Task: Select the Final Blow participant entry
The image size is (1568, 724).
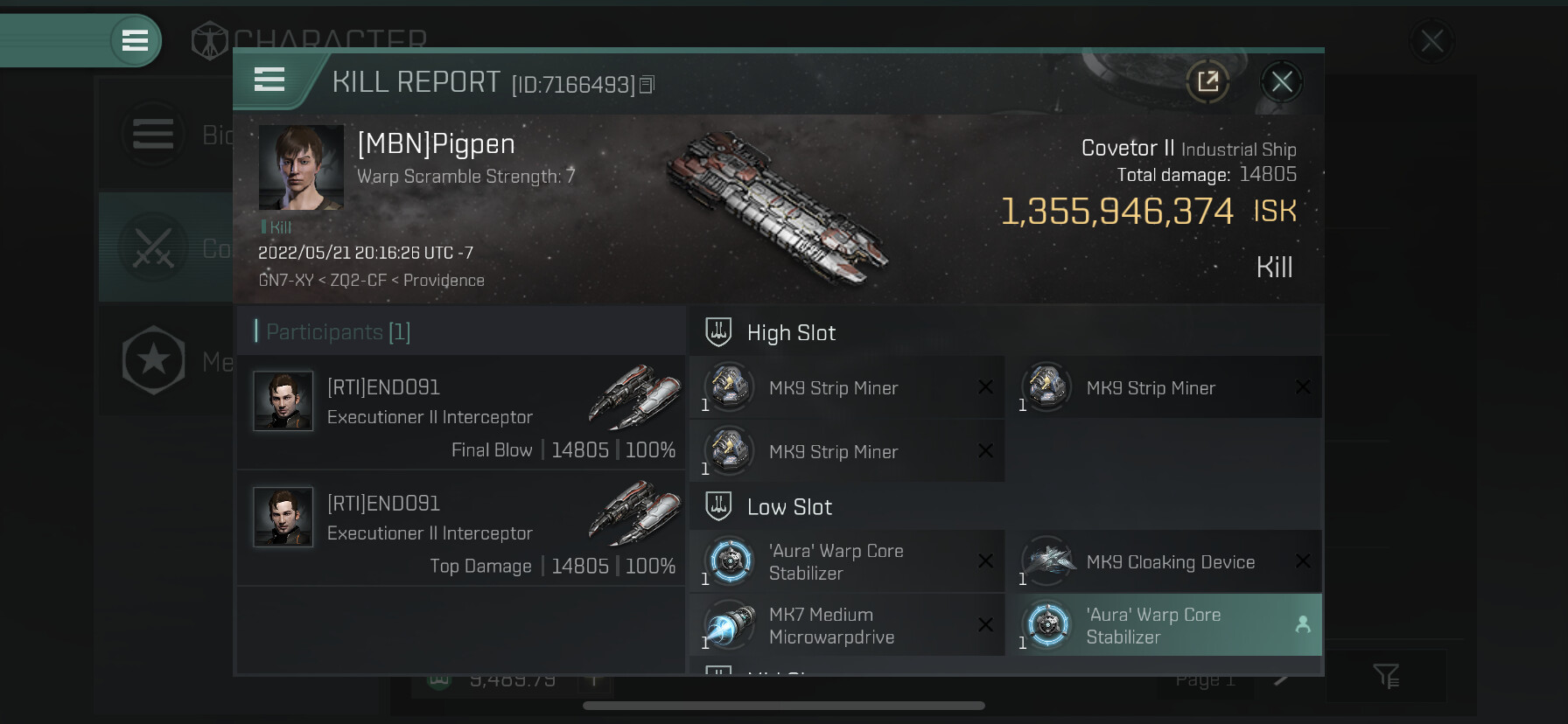Action: tap(461, 413)
